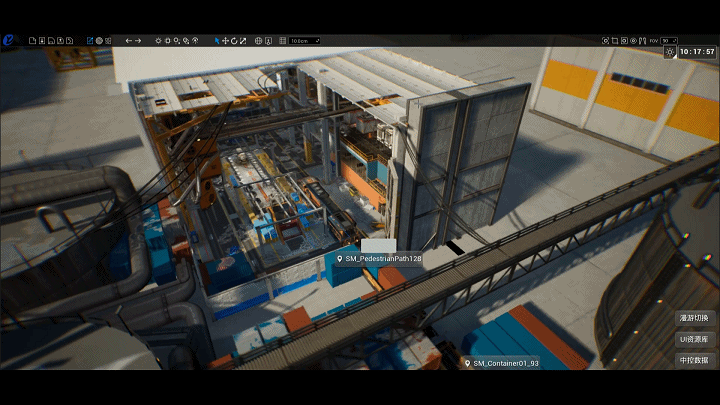720x405 pixels.
Task: Click the app logo in the toolbar
Action: tap(10, 40)
